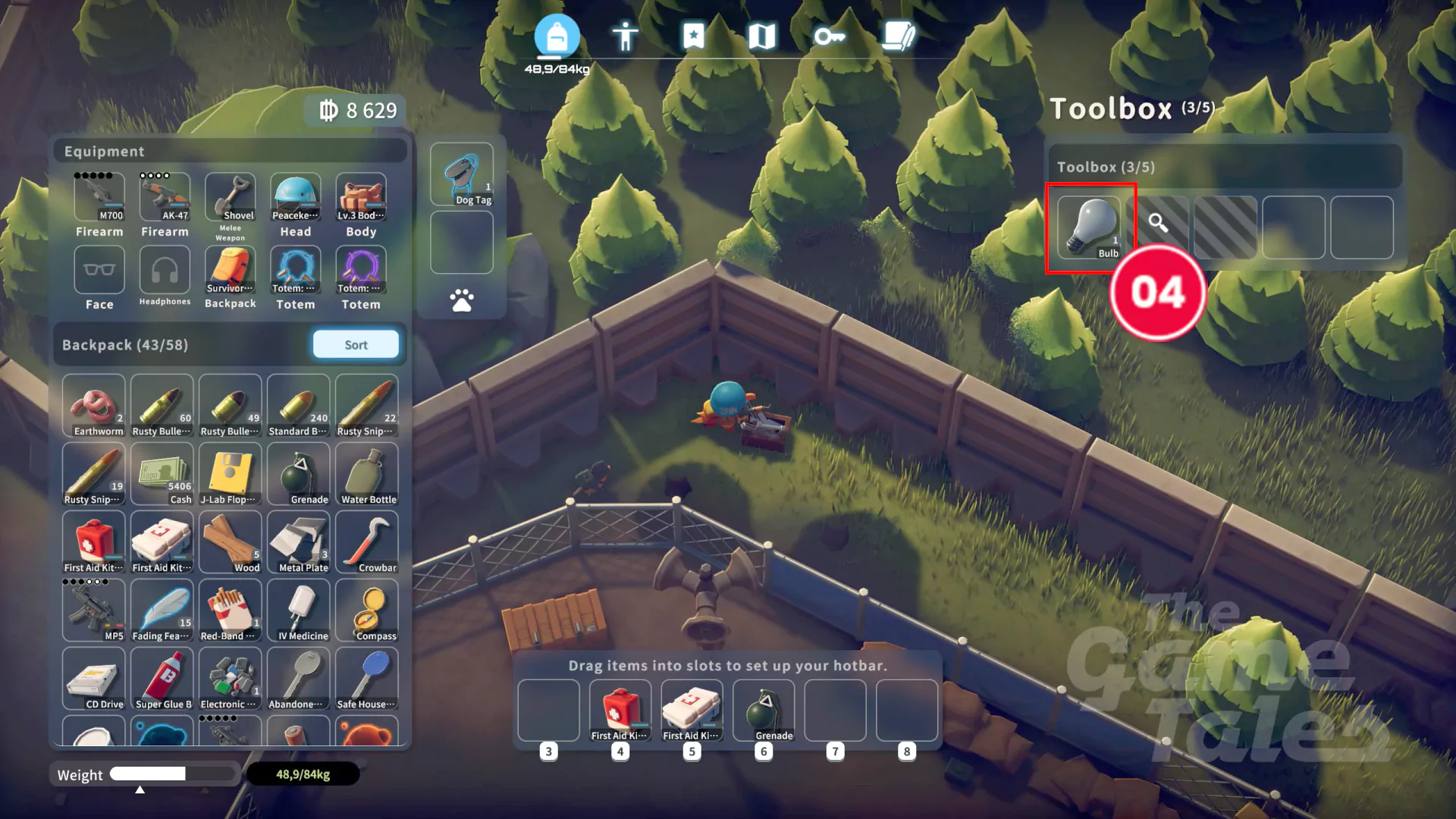This screenshot has height=819, width=1456.
Task: Select the Grenade in the hotbar
Action: coord(764,711)
